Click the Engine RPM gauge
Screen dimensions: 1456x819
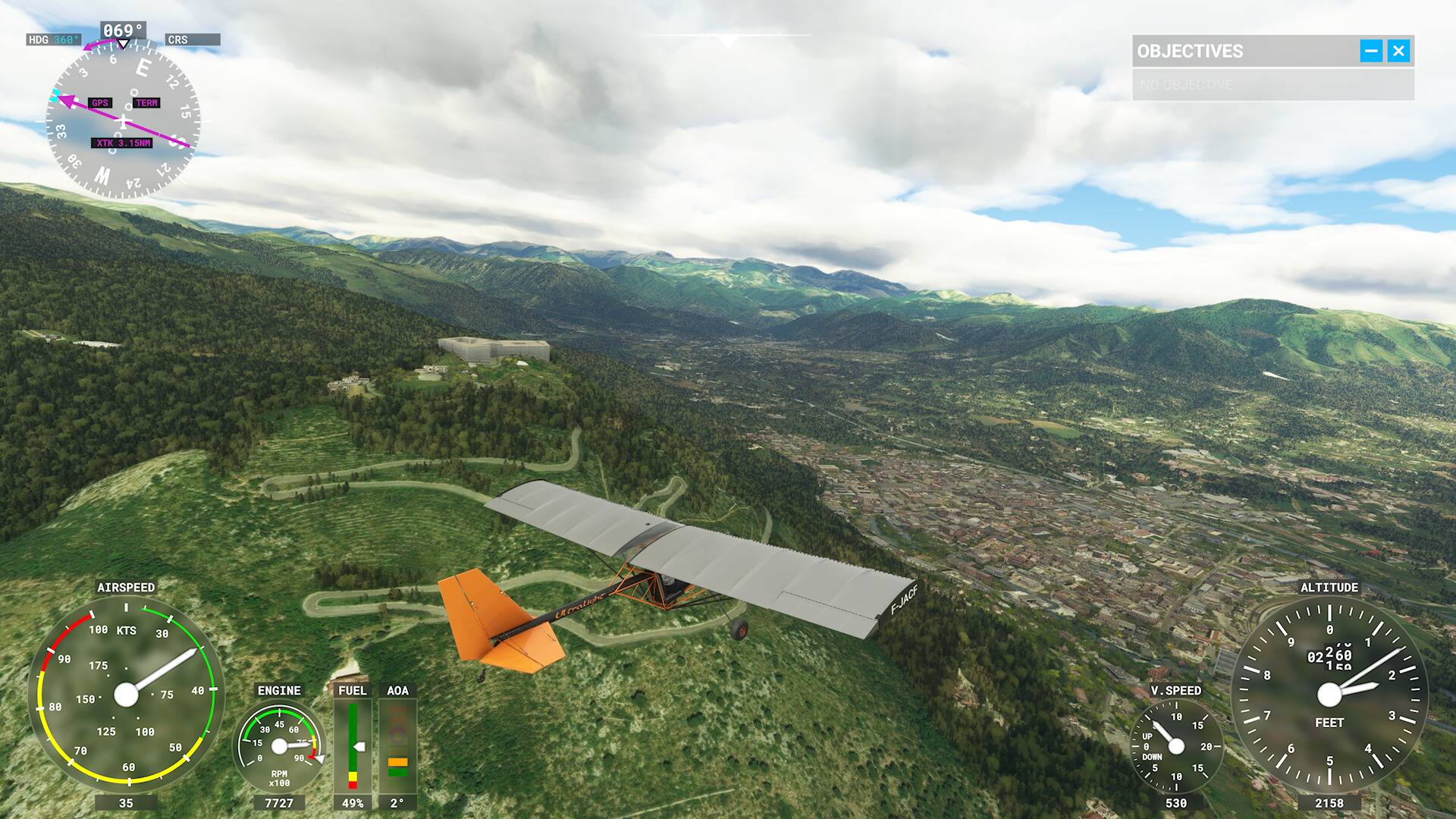tap(281, 747)
